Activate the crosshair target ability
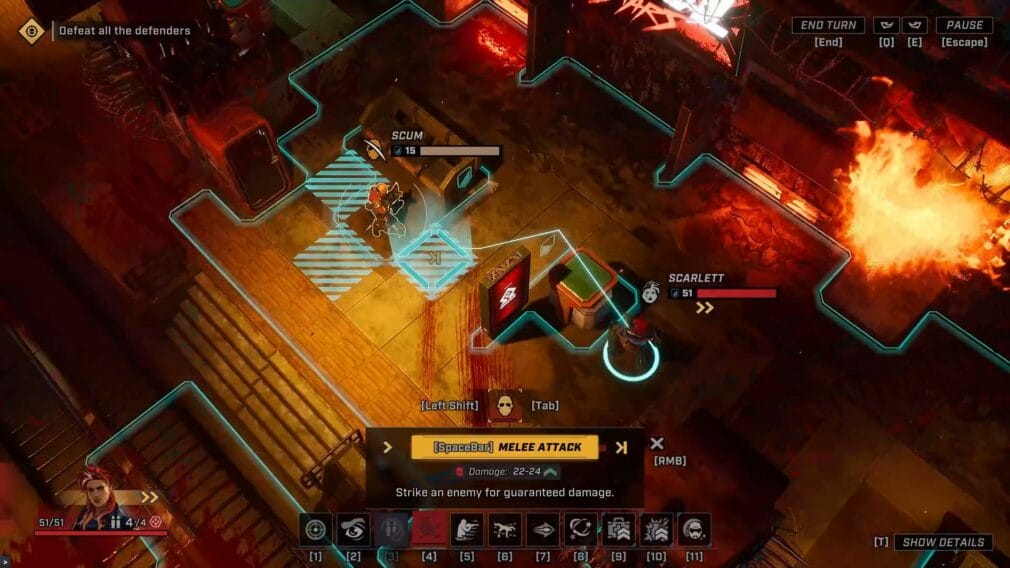The image size is (1010, 568). (x=315, y=529)
